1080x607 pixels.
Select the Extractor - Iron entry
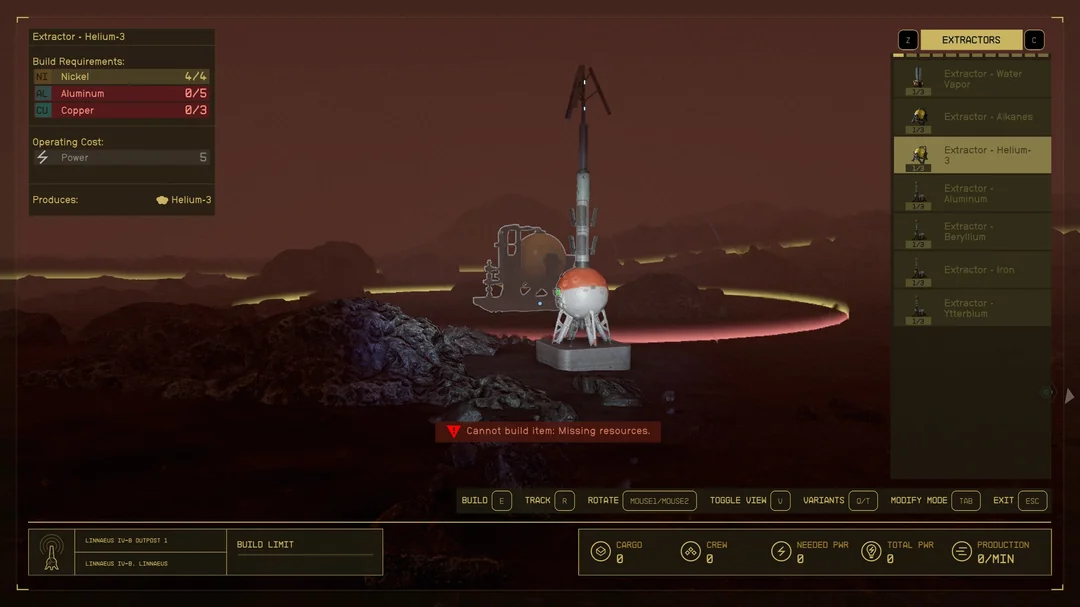(971, 270)
